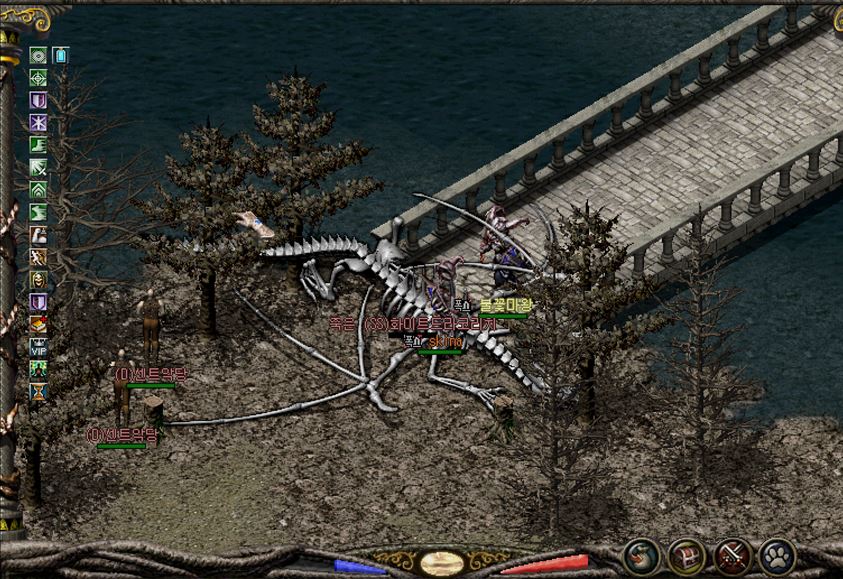Viewport: 843px width, 579px height.
Task: Select the swirling dragon round button
Action: click(x=642, y=555)
